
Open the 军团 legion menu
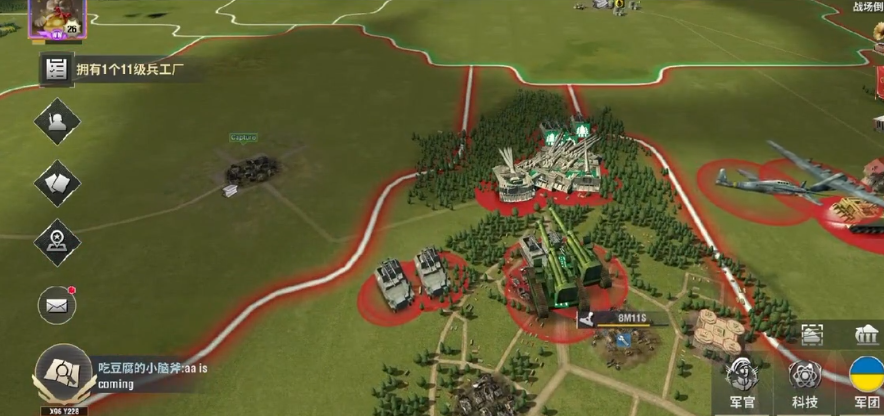(865, 383)
